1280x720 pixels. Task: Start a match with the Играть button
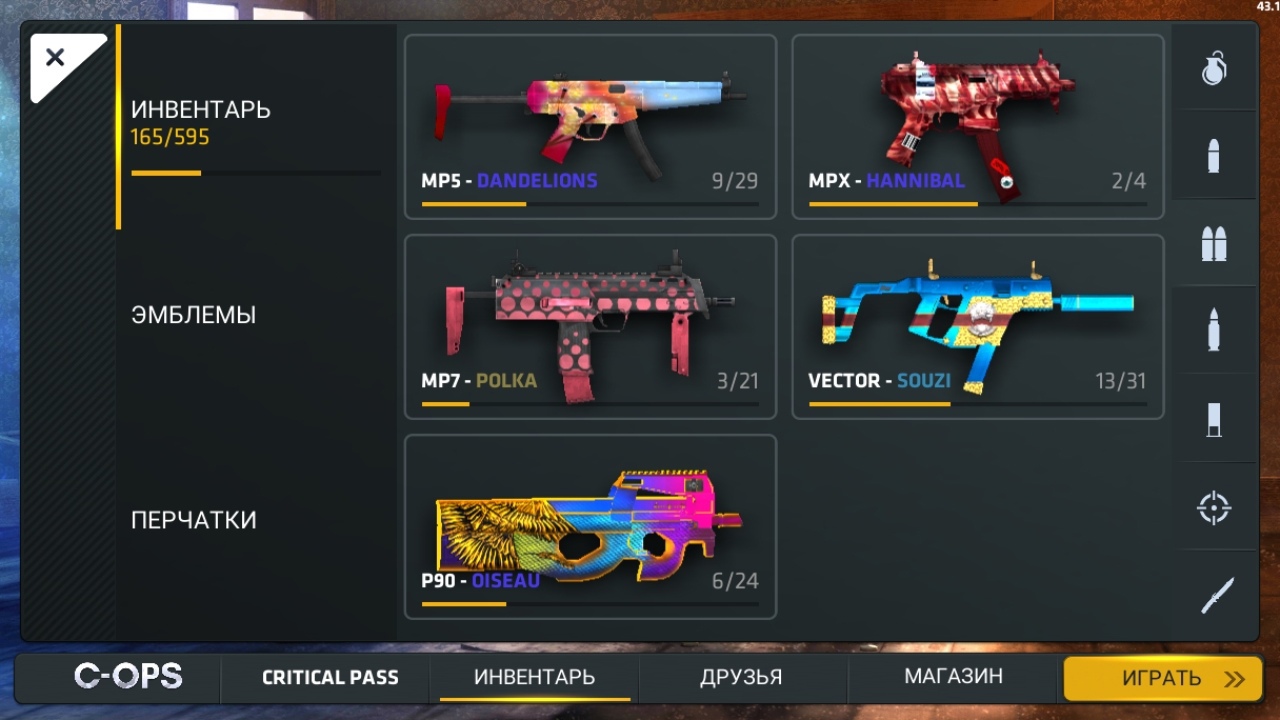[x=1162, y=679]
